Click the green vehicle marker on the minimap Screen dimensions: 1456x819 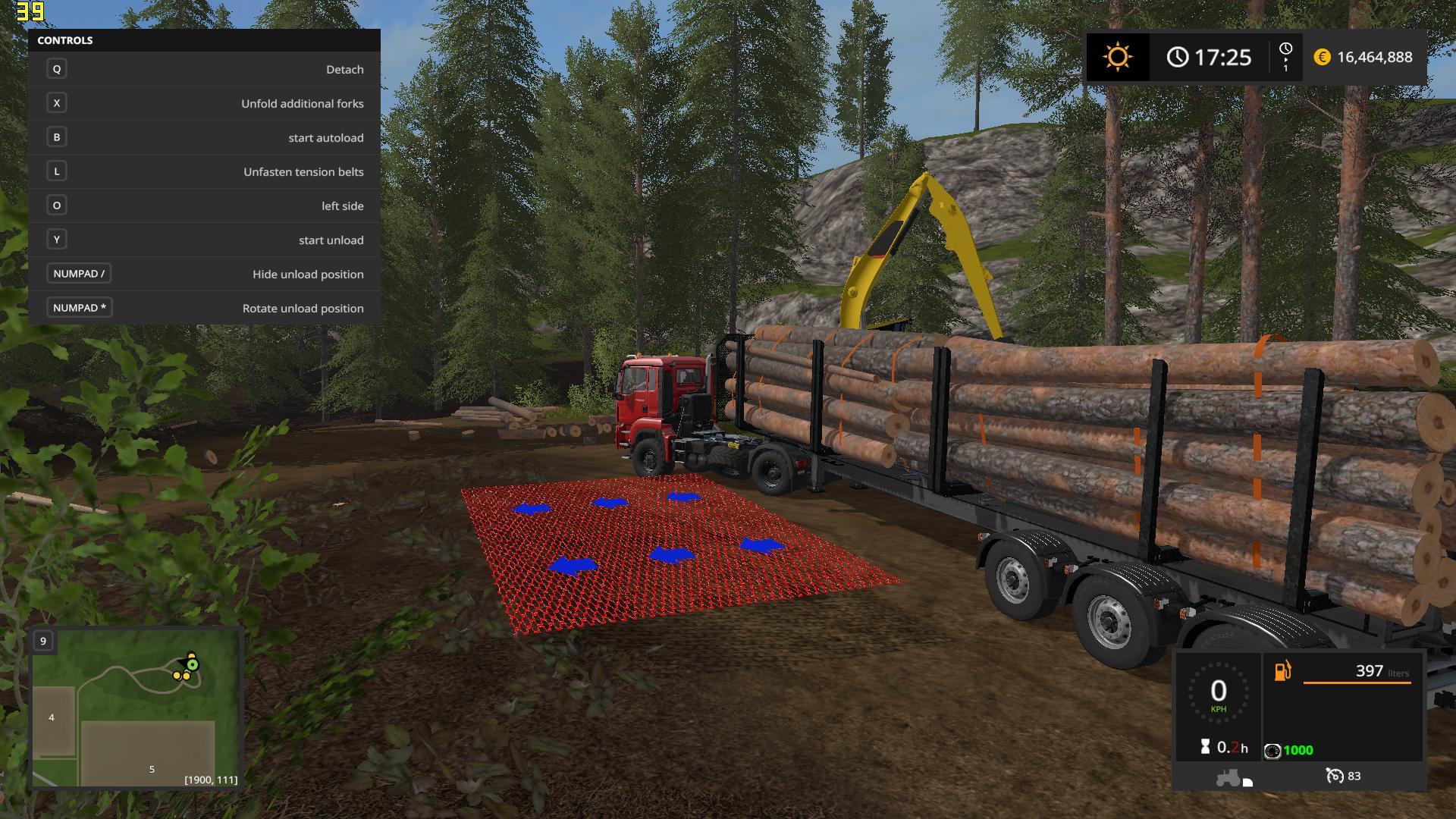tap(193, 664)
